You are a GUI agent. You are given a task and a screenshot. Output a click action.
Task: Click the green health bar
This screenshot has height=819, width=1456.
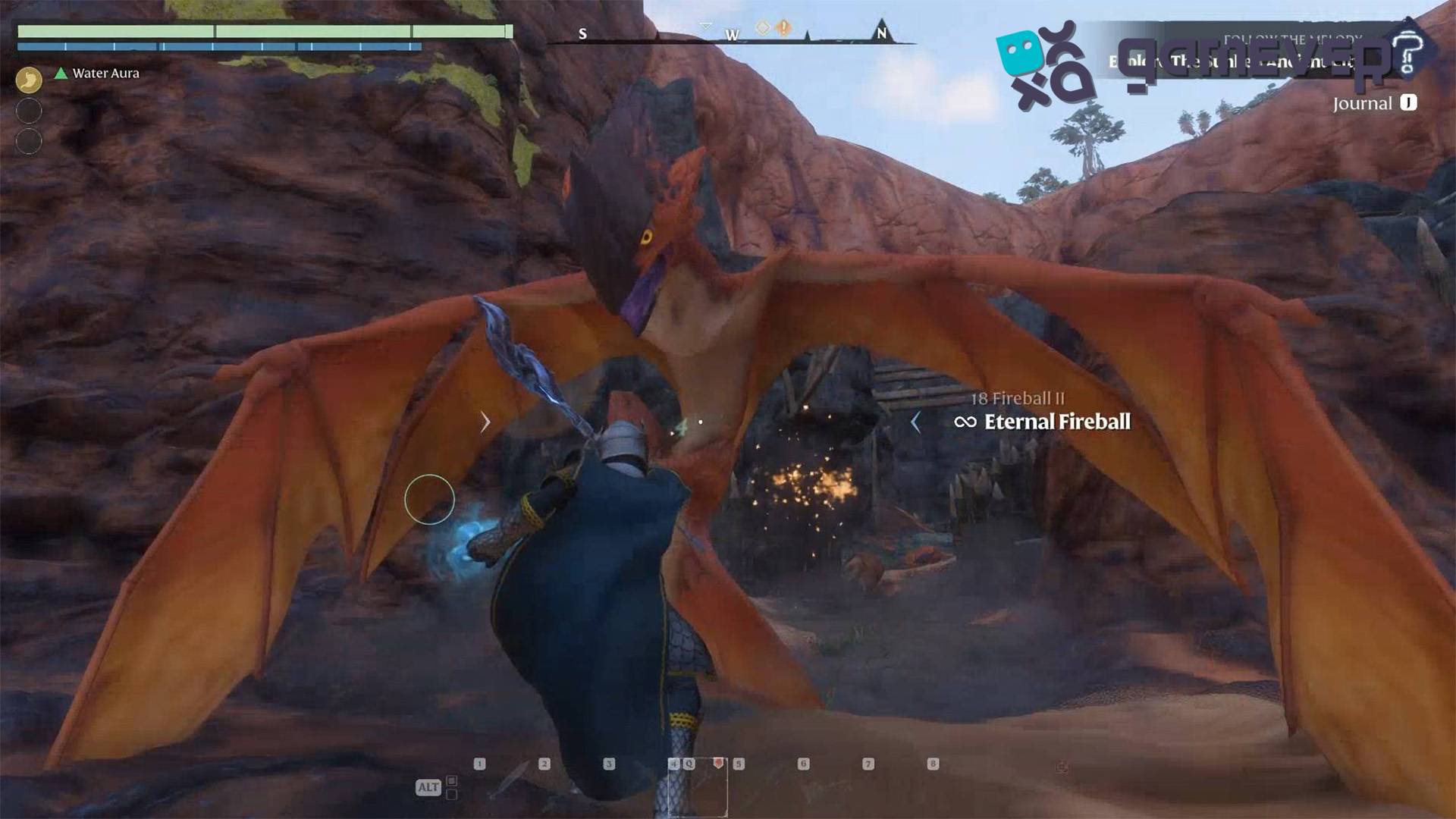pyautogui.click(x=258, y=32)
